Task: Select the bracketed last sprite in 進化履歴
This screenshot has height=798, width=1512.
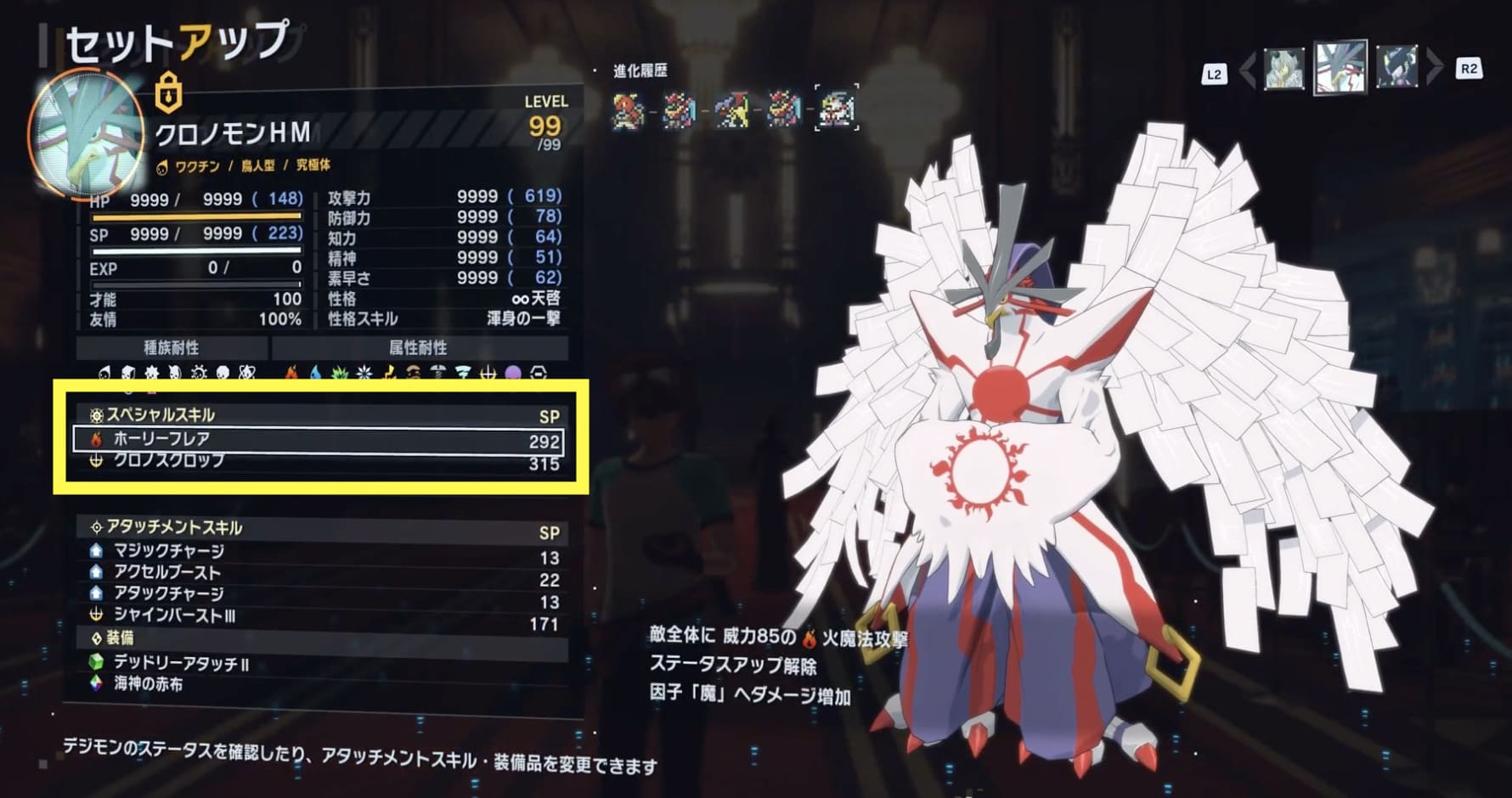Action: pyautogui.click(x=836, y=109)
